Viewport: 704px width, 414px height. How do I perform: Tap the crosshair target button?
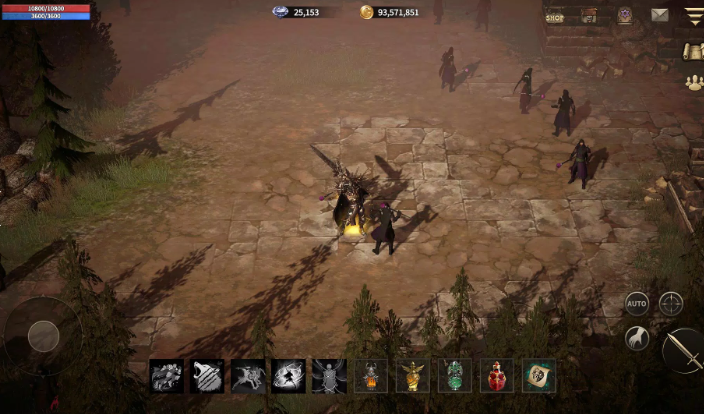coord(671,303)
